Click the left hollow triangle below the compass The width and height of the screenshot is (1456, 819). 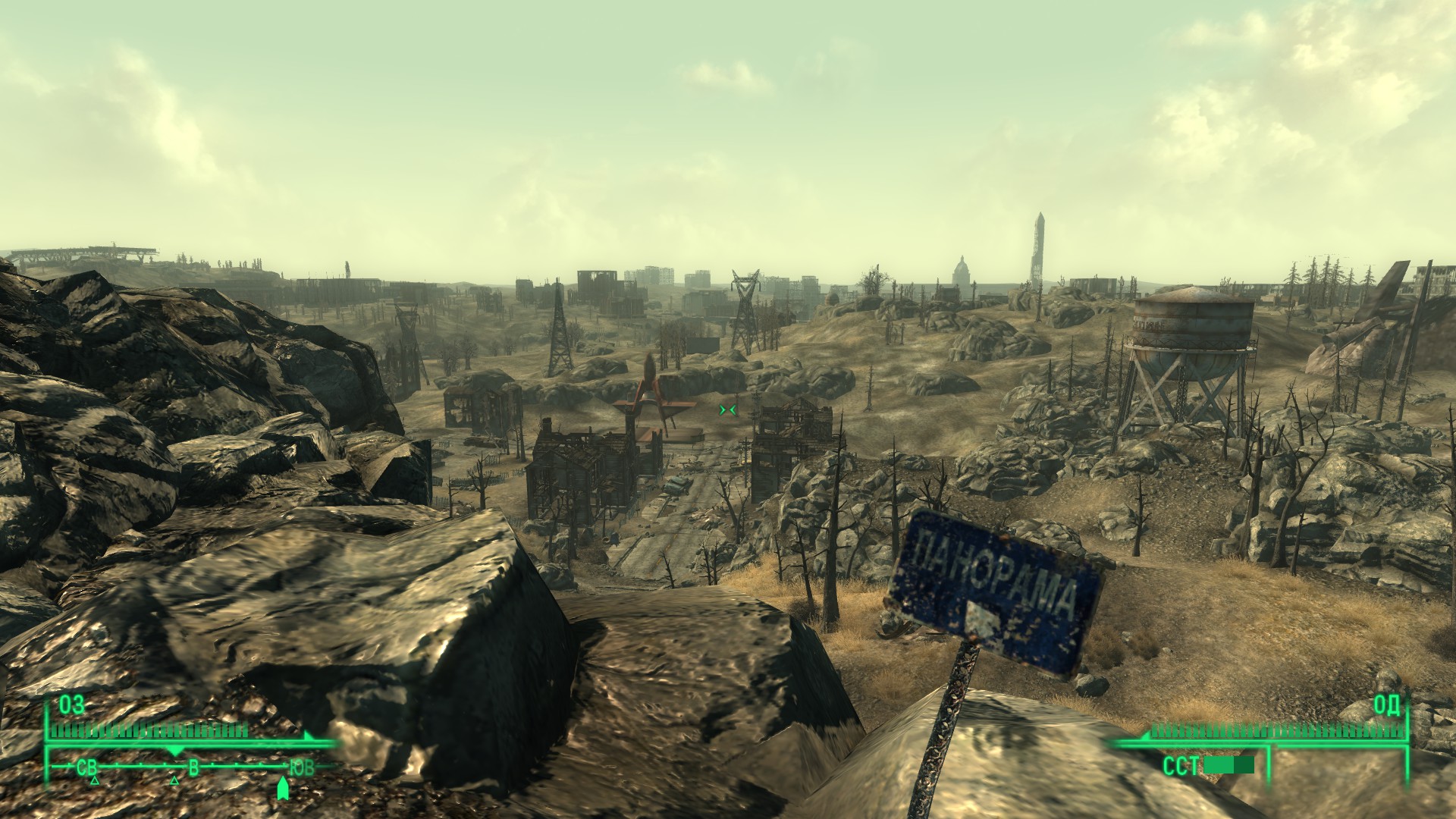(x=95, y=782)
